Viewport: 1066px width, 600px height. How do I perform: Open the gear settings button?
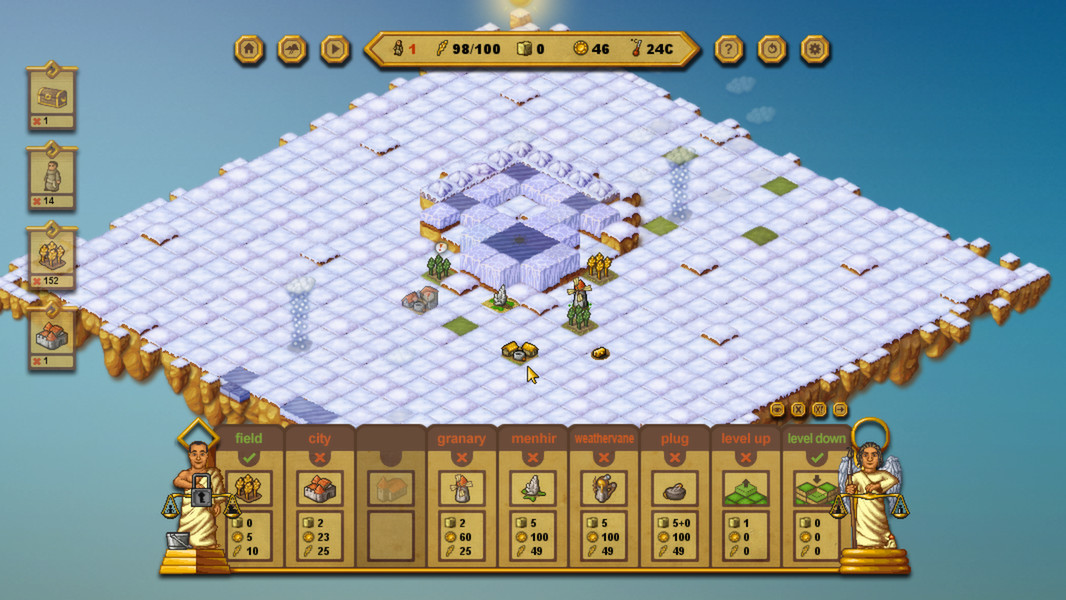coord(815,49)
